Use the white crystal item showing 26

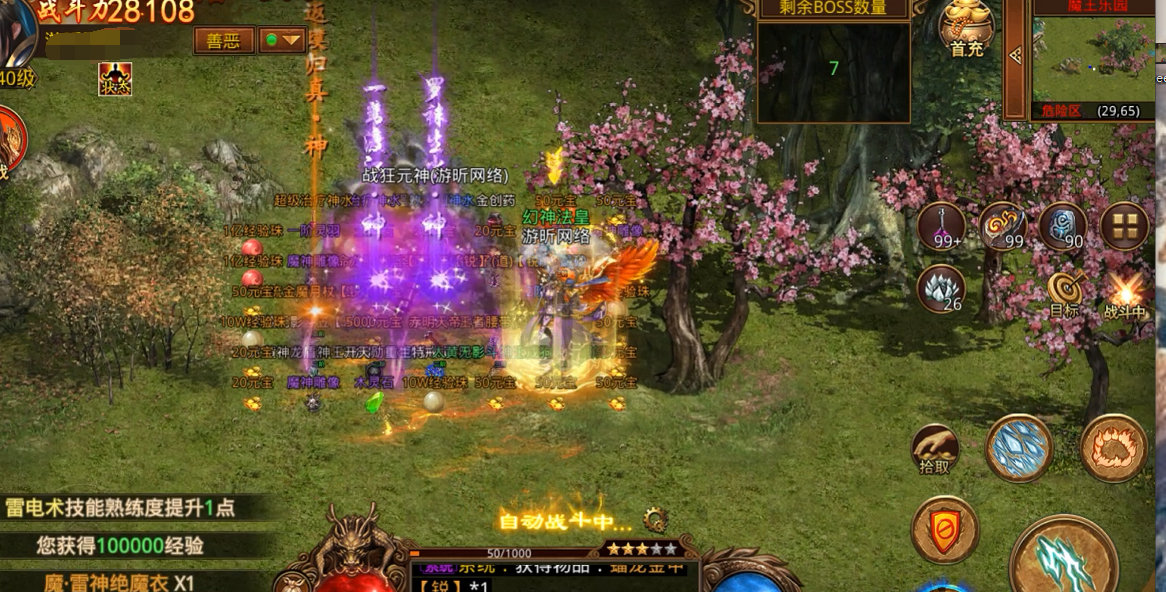pos(941,288)
